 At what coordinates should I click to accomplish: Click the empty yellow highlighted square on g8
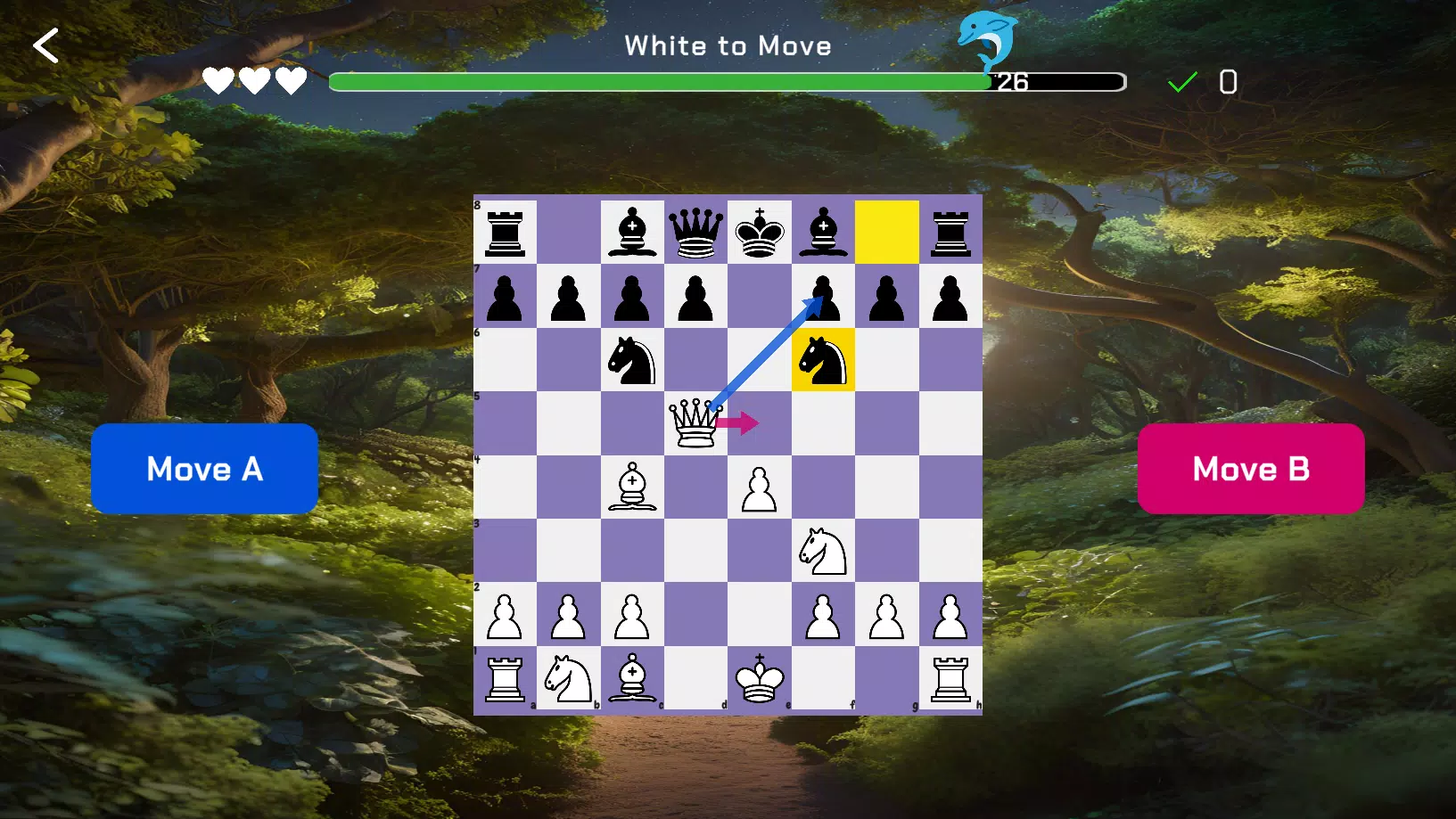click(886, 233)
